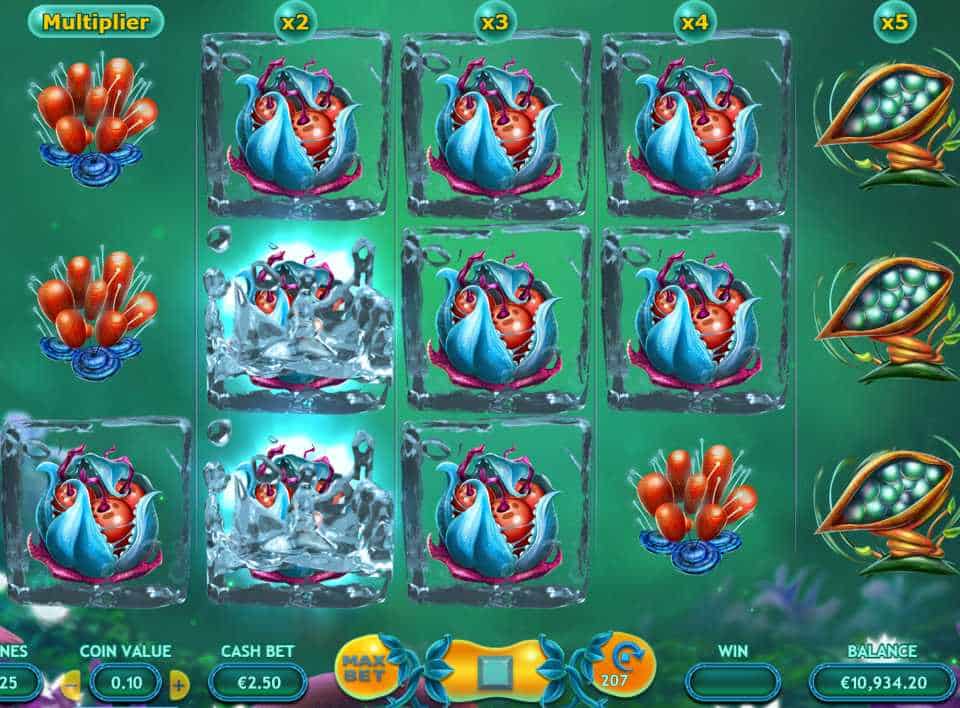
Task: Click the Max Bet button
Action: tap(361, 665)
